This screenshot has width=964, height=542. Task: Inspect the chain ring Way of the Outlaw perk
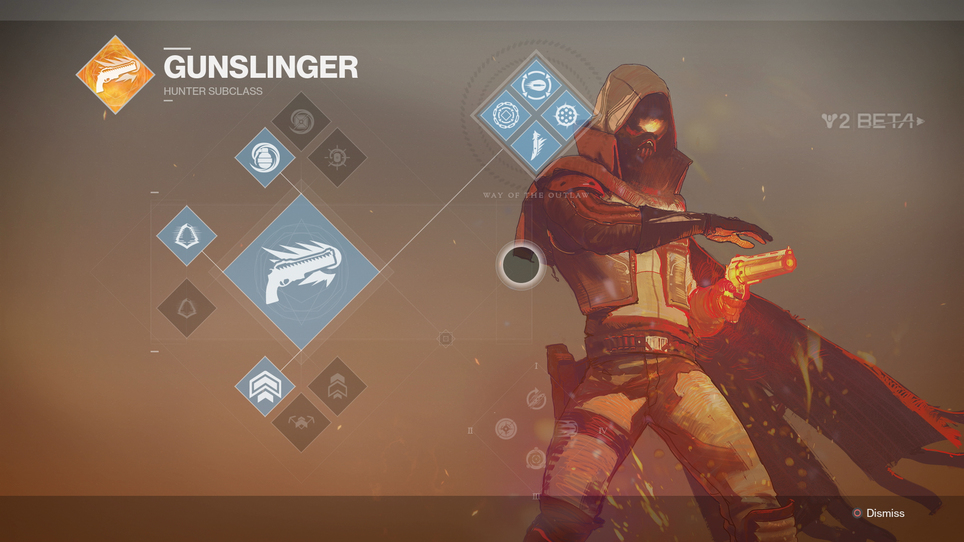[x=503, y=116]
